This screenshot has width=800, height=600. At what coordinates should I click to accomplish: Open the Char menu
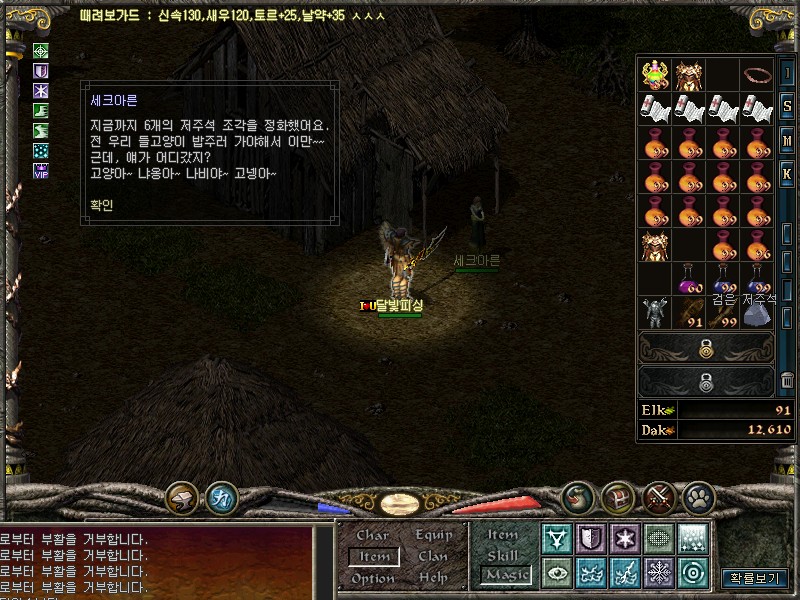[x=372, y=536]
